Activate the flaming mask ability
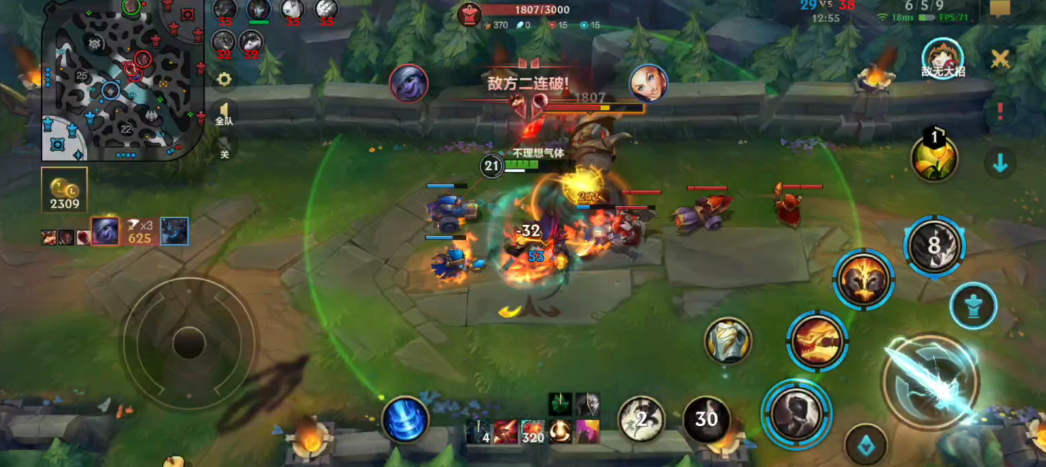The image size is (1046, 467). pyautogui.click(x=863, y=279)
